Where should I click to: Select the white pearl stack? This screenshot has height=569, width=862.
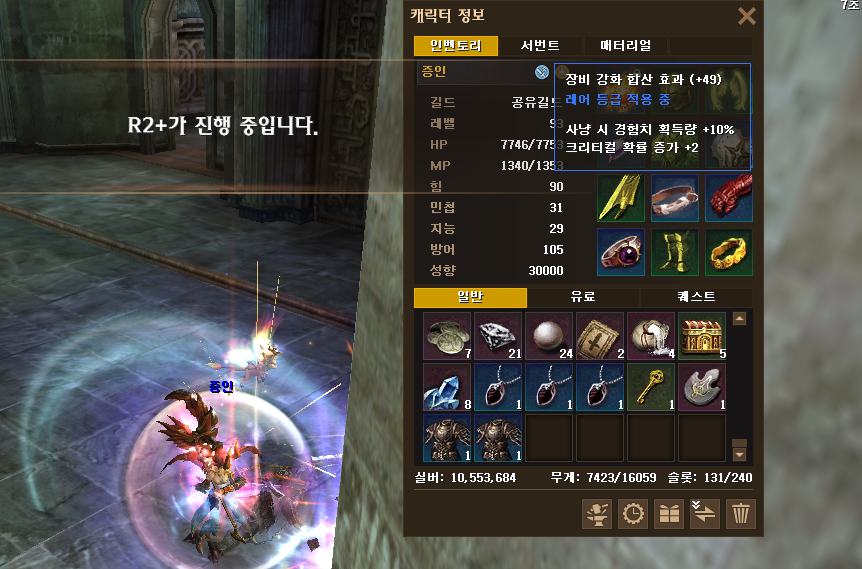coord(549,336)
